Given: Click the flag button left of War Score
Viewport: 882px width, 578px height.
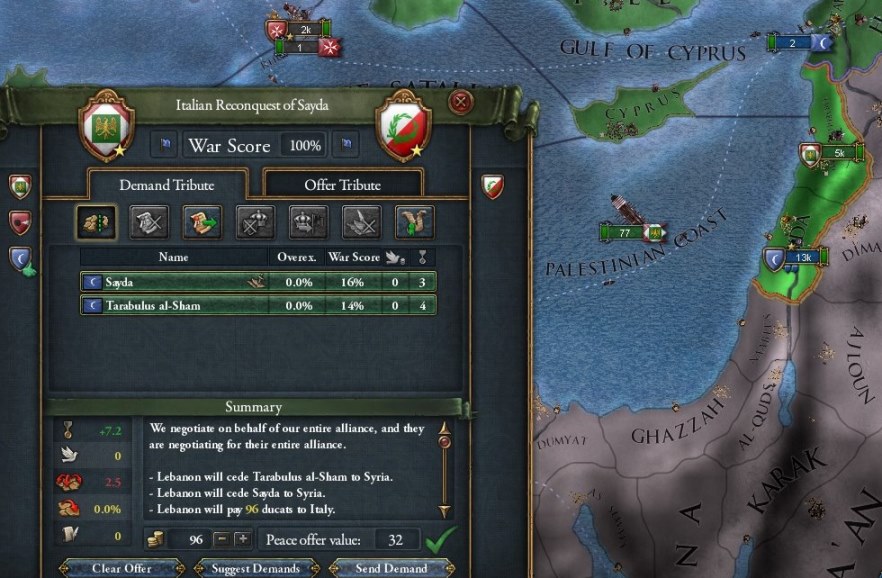Looking at the screenshot, I should pos(164,146).
